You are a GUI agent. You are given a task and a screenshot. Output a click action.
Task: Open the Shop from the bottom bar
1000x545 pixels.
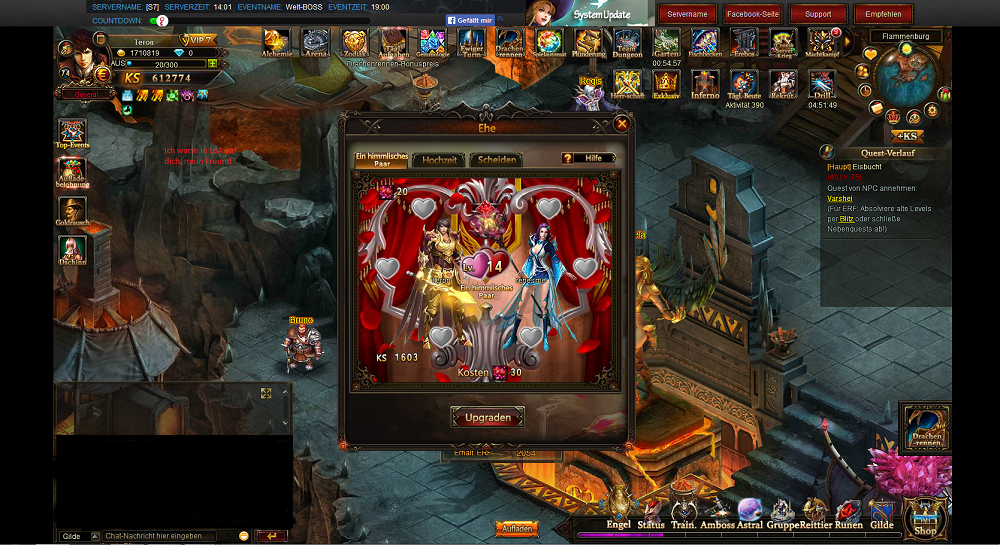pyautogui.click(x=925, y=520)
